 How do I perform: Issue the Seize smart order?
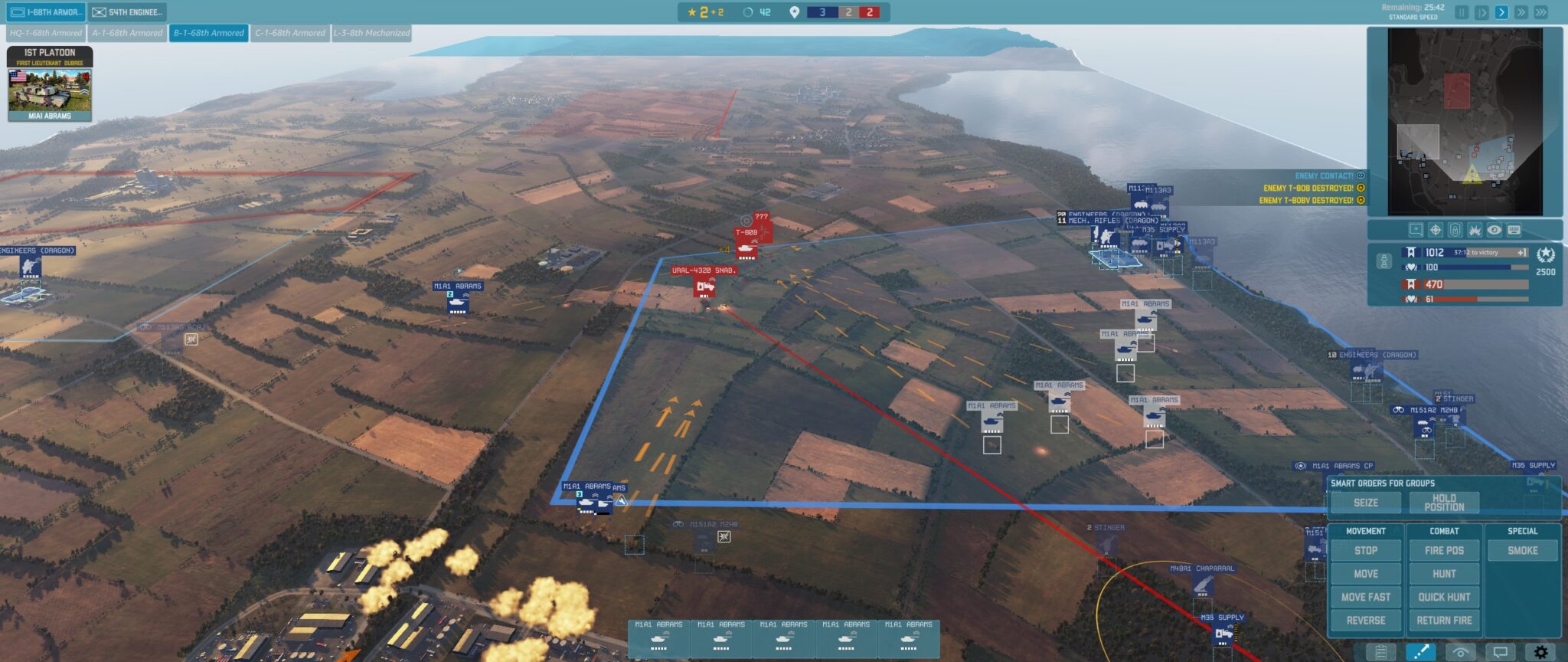pos(1365,503)
